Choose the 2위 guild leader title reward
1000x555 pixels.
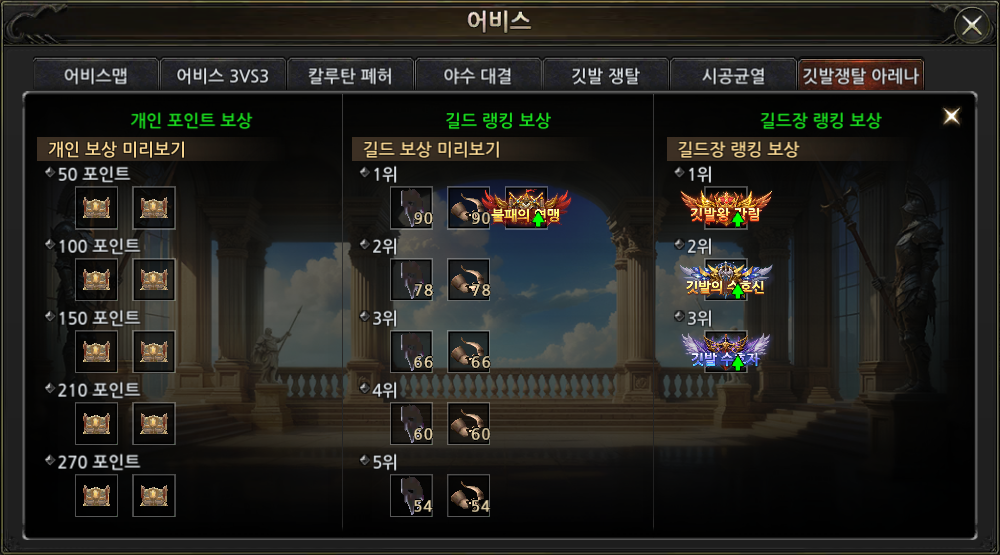click(726, 280)
